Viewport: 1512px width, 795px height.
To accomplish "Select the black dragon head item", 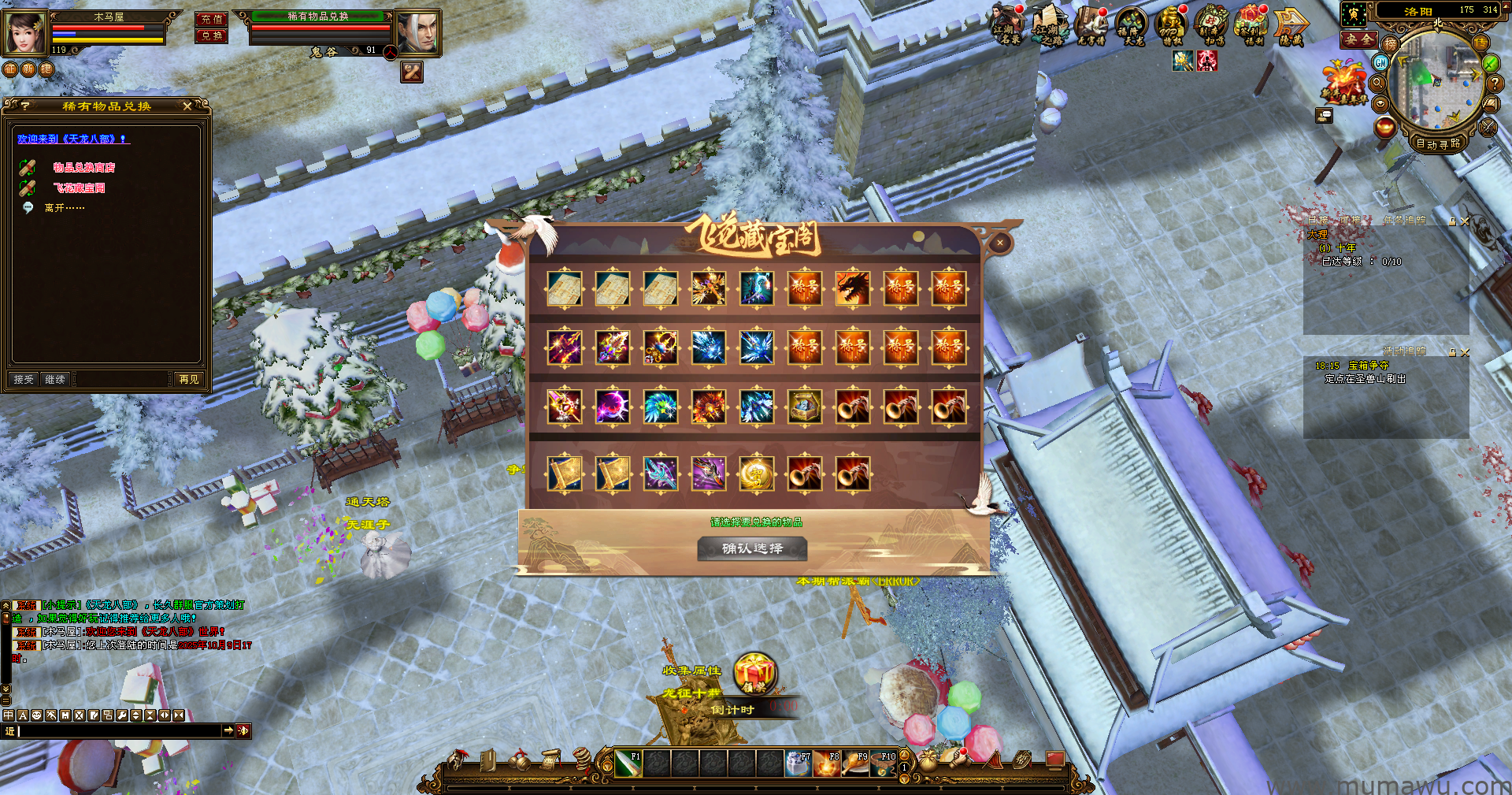I will click(x=853, y=288).
